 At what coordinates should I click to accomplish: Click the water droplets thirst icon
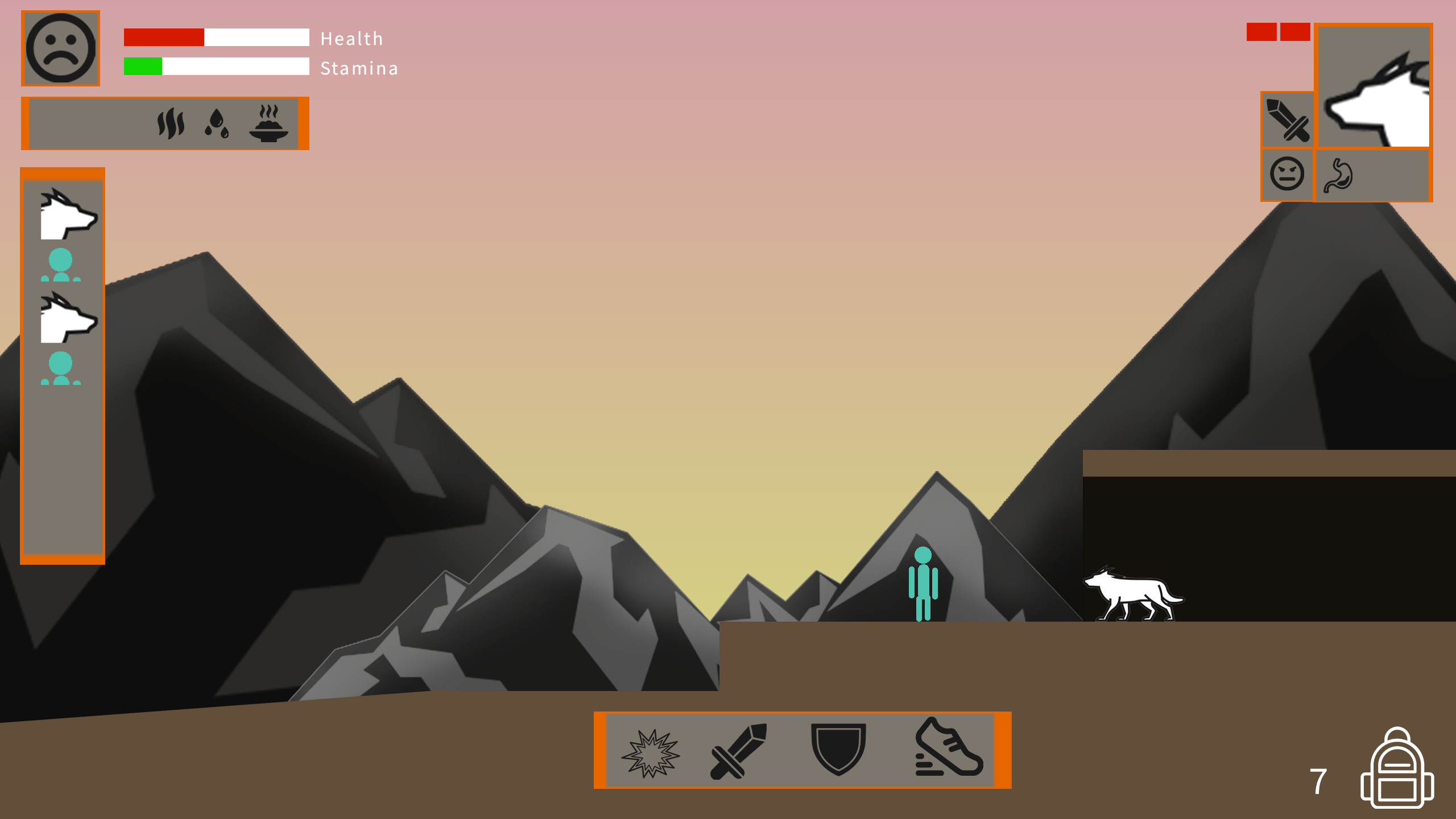coord(217,124)
